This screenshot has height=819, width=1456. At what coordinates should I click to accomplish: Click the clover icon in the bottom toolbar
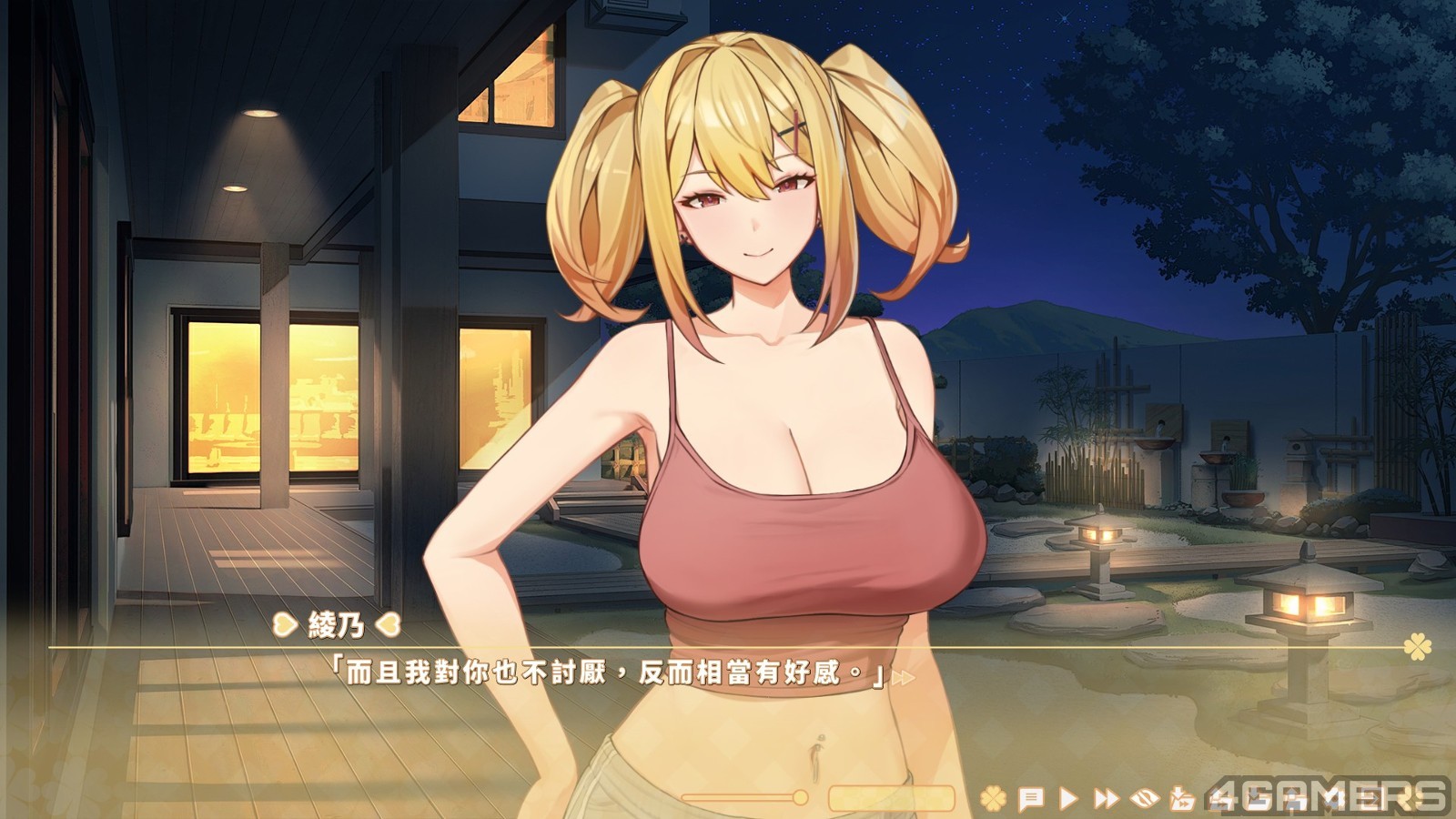tap(993, 799)
